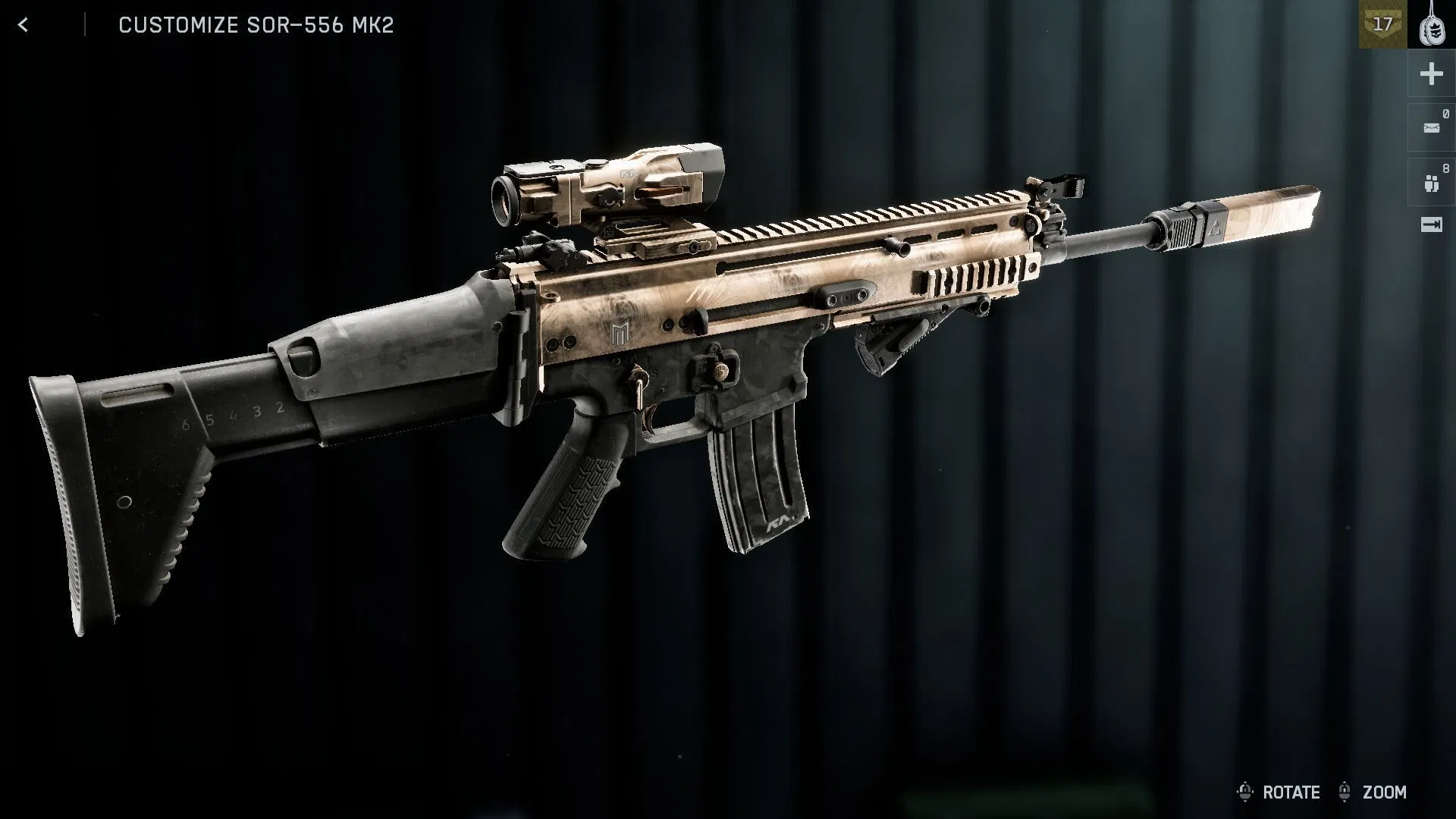Open the dog tag profile icon
The width and height of the screenshot is (1456, 819).
coord(1432,25)
